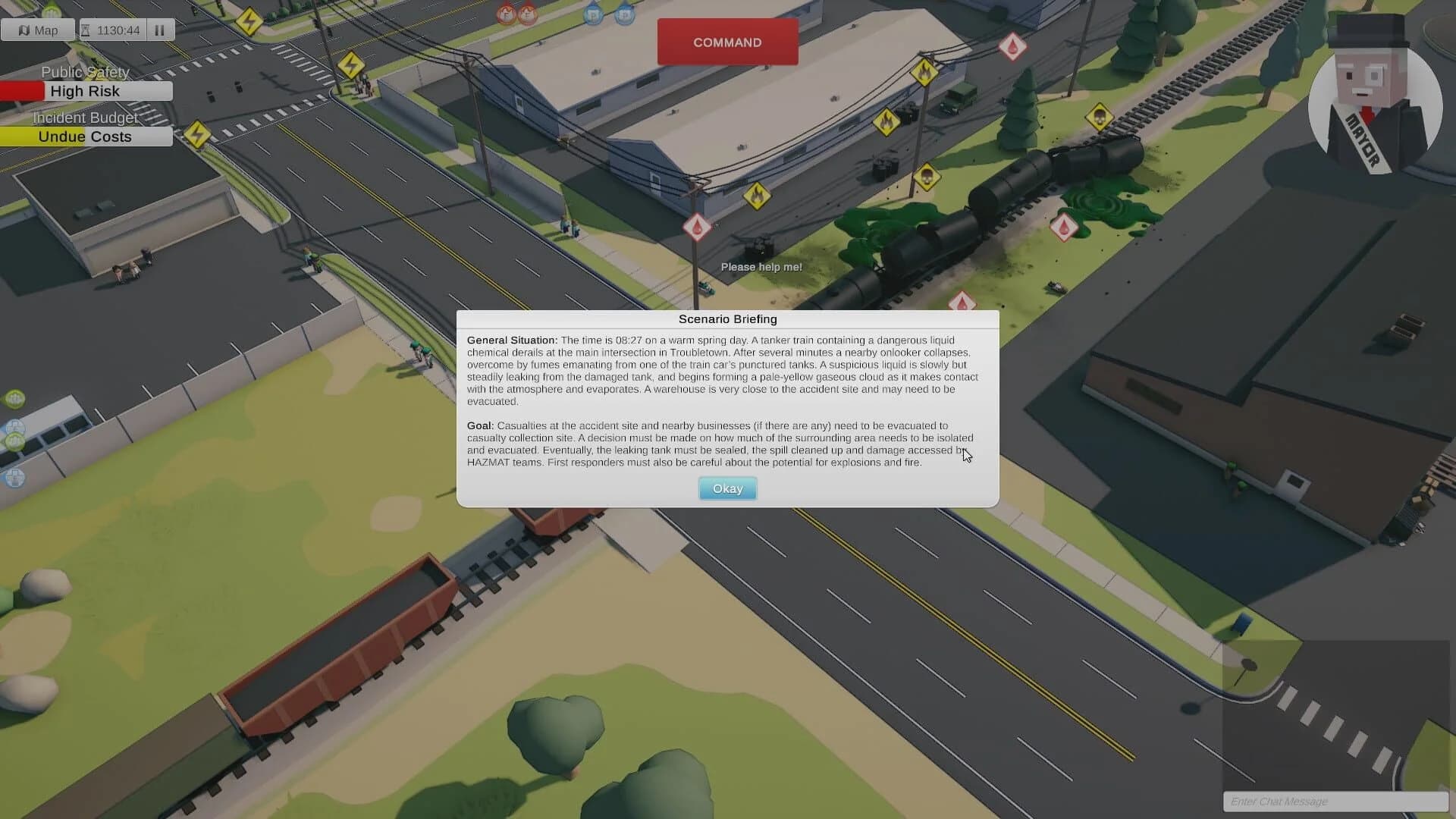Click the hazard diamond beside the green chemical spill
Screen dimensions: 1456x819
click(x=1064, y=228)
